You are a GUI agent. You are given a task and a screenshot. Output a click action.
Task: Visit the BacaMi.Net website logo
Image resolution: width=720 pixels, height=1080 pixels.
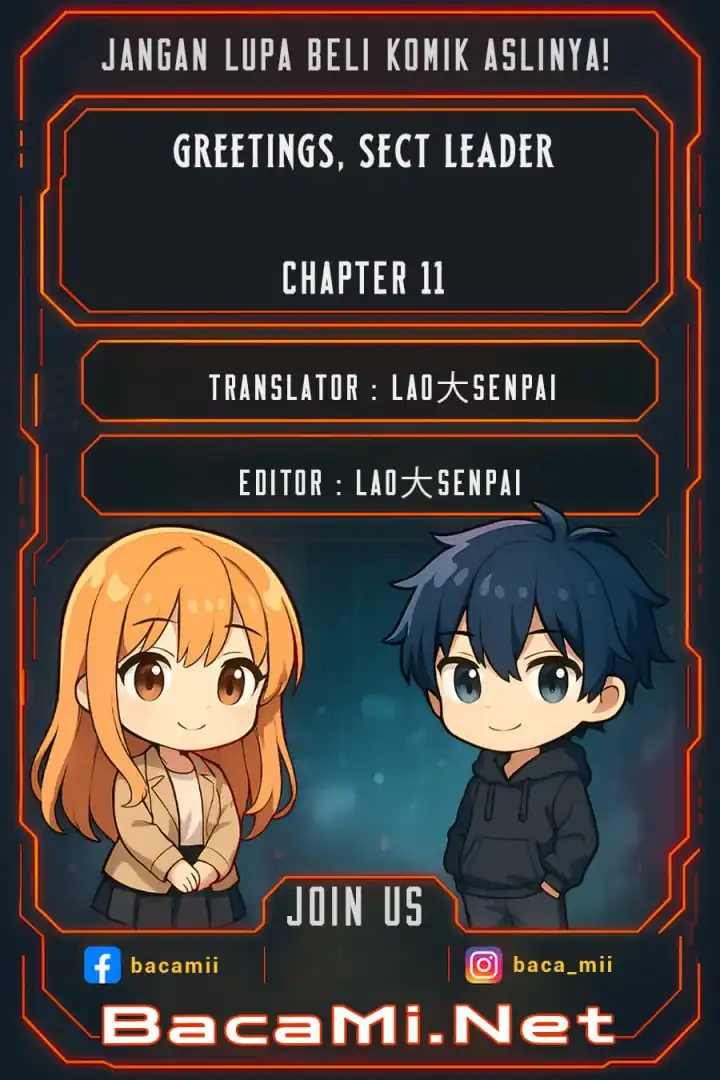359,1025
